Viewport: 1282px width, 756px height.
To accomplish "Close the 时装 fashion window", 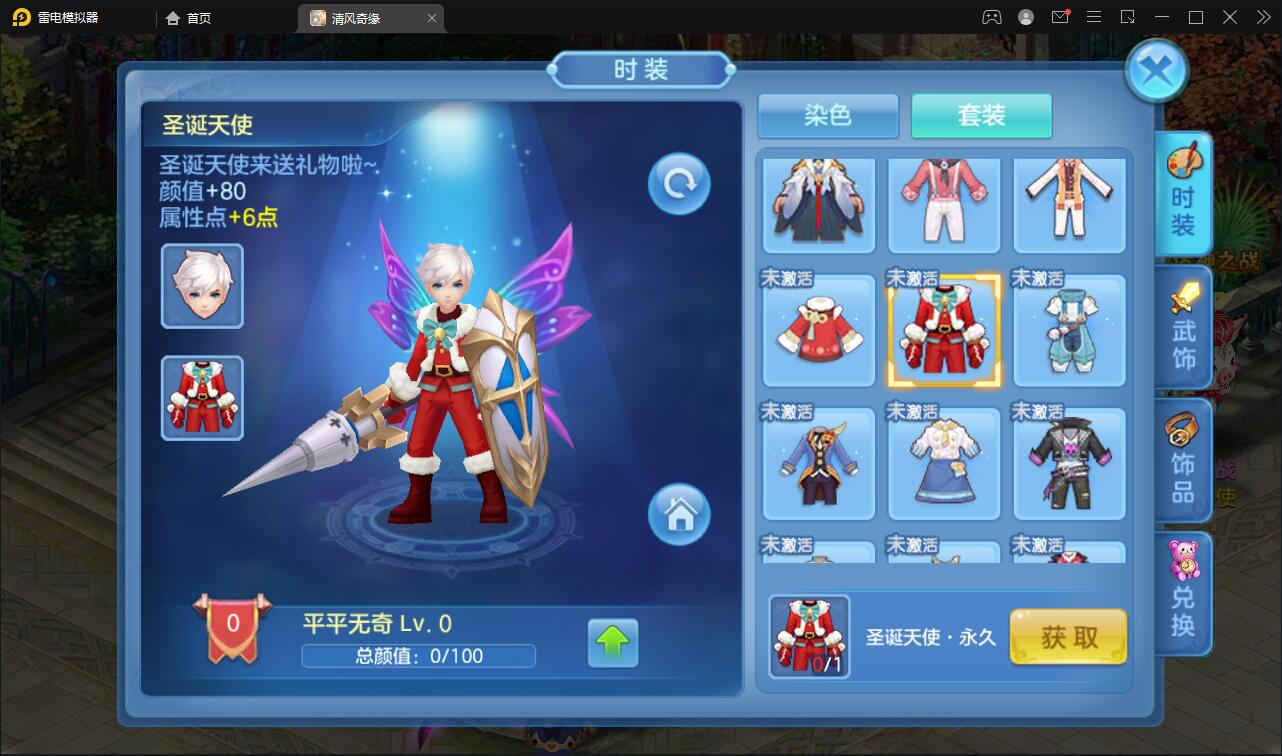I will 1157,70.
